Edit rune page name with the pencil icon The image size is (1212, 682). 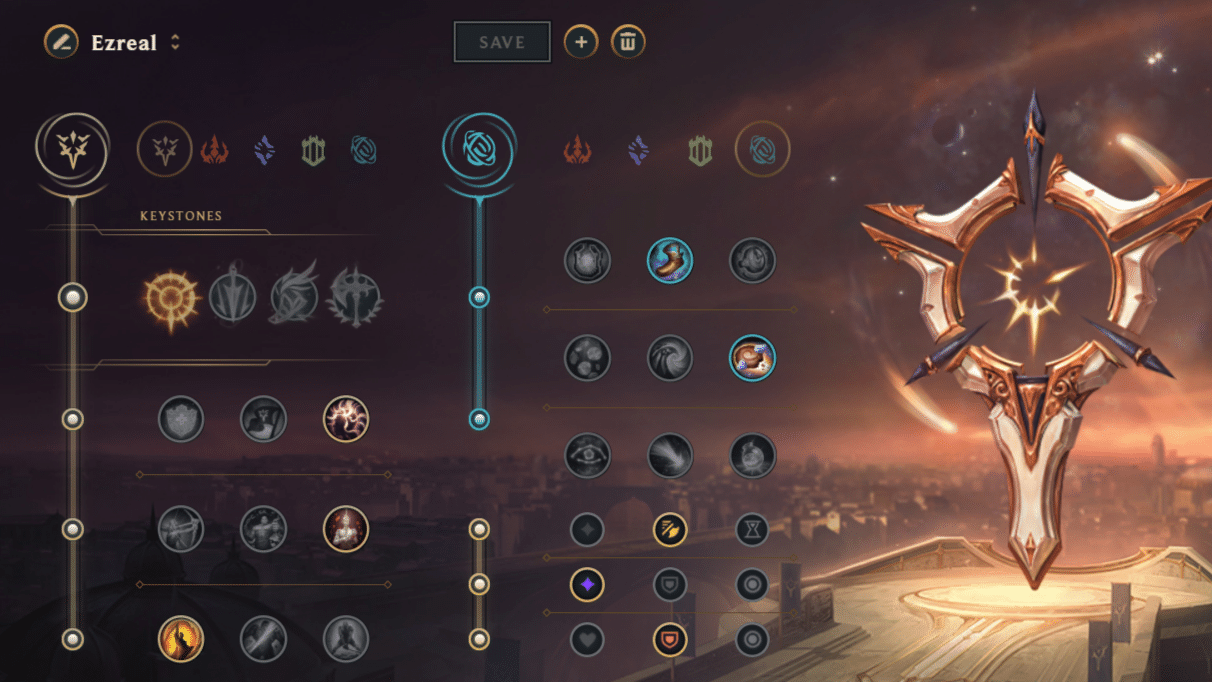[61, 42]
